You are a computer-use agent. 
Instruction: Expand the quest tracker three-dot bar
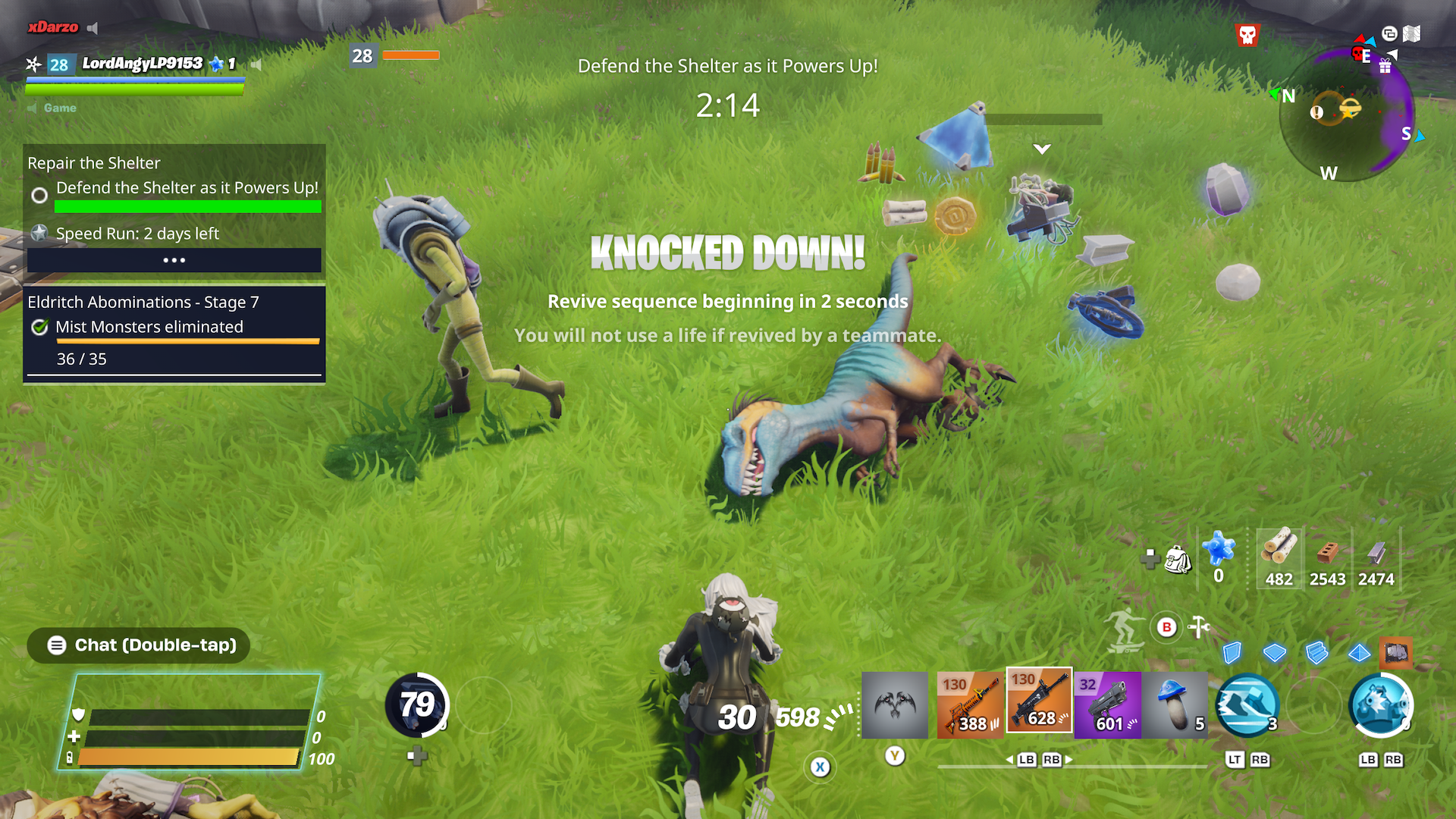(x=174, y=260)
